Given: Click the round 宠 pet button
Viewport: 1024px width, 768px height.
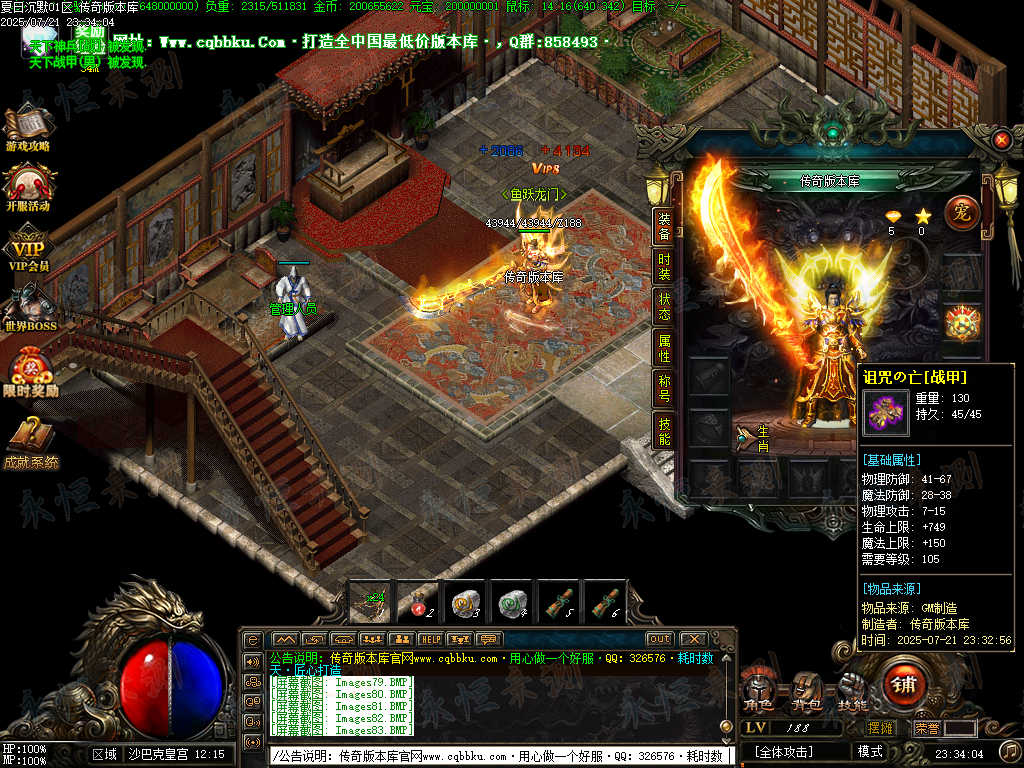Looking at the screenshot, I should coord(960,213).
